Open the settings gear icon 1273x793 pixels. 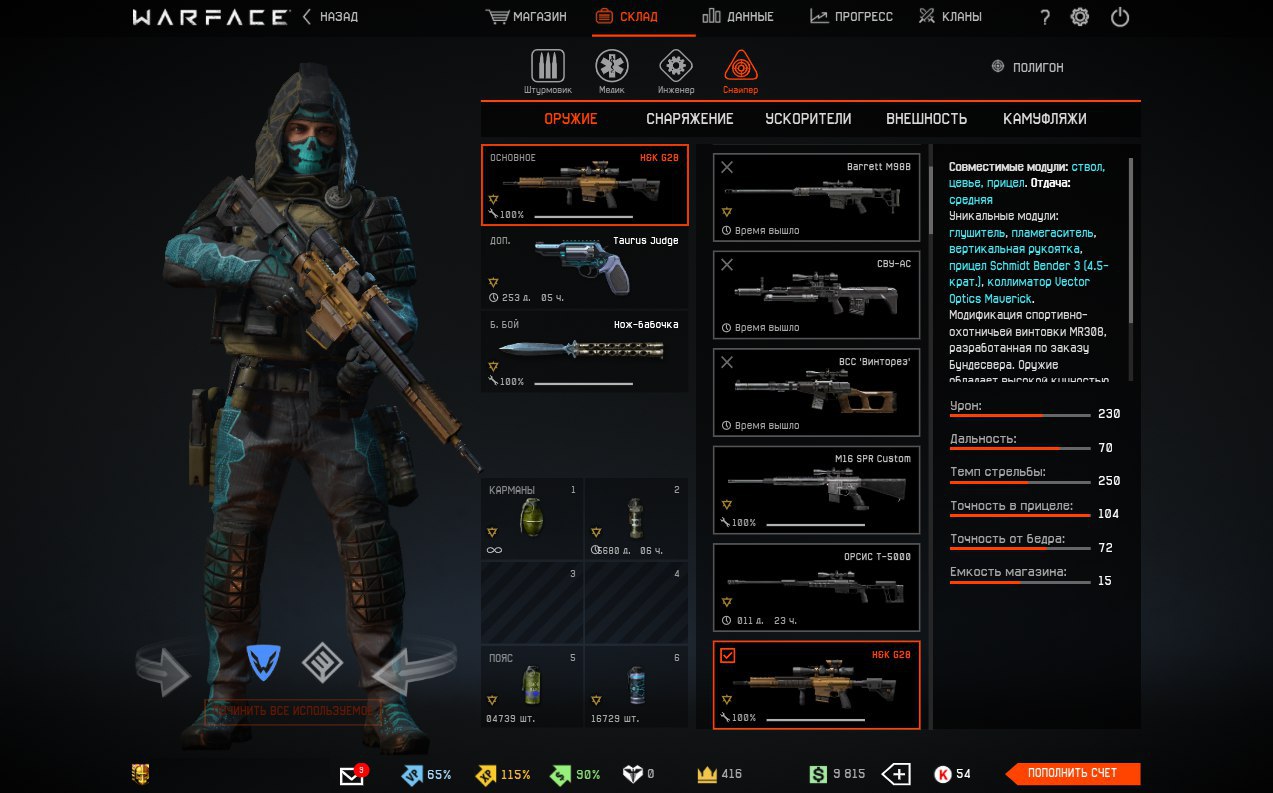point(1080,17)
